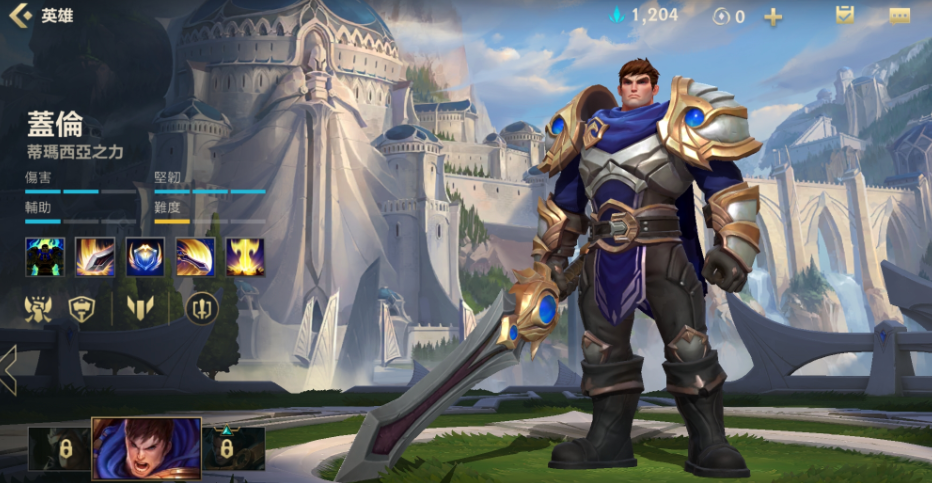View the blue winged shield ability

pos(145,257)
